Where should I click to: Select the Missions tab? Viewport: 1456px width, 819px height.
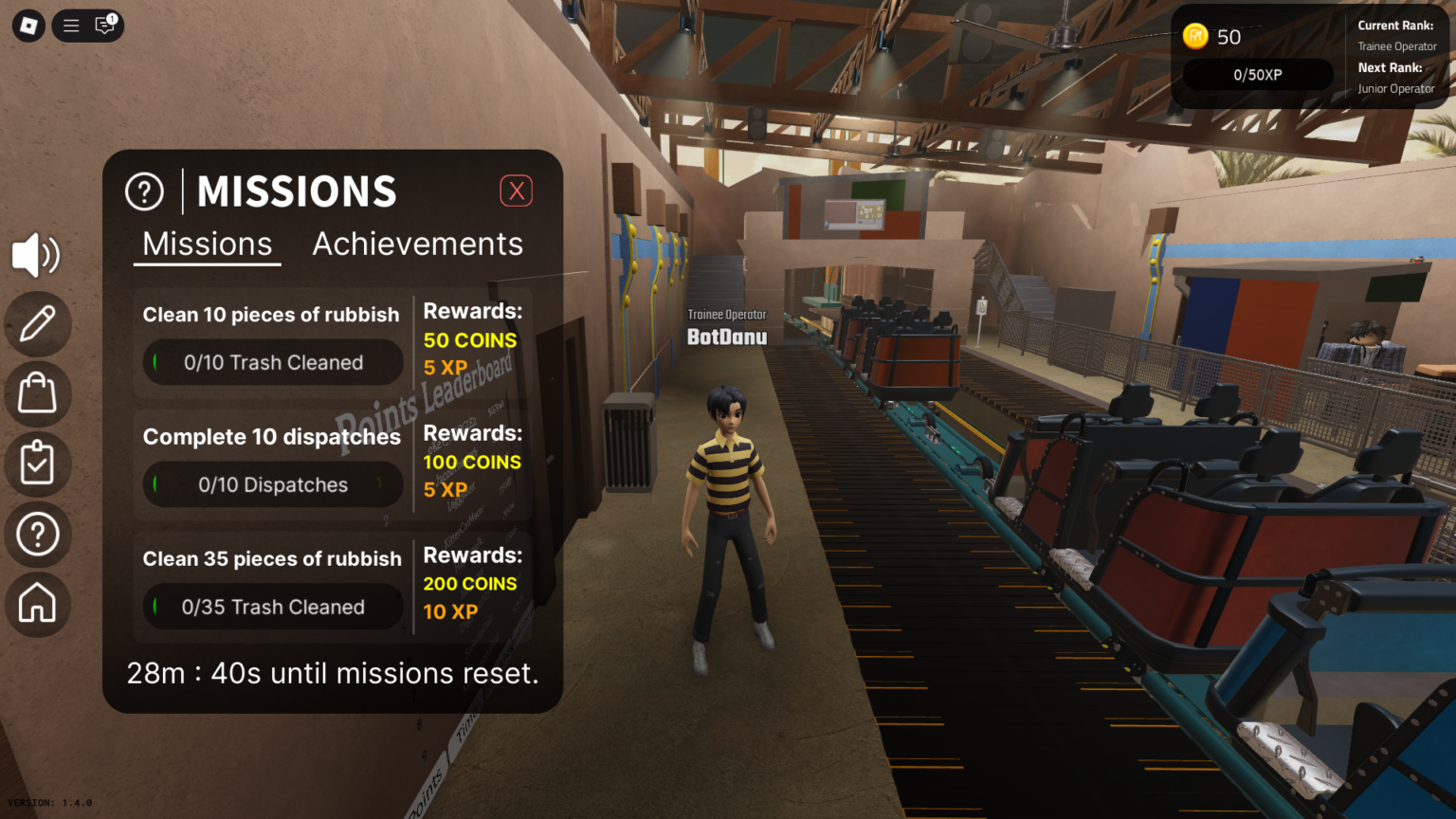tap(207, 244)
